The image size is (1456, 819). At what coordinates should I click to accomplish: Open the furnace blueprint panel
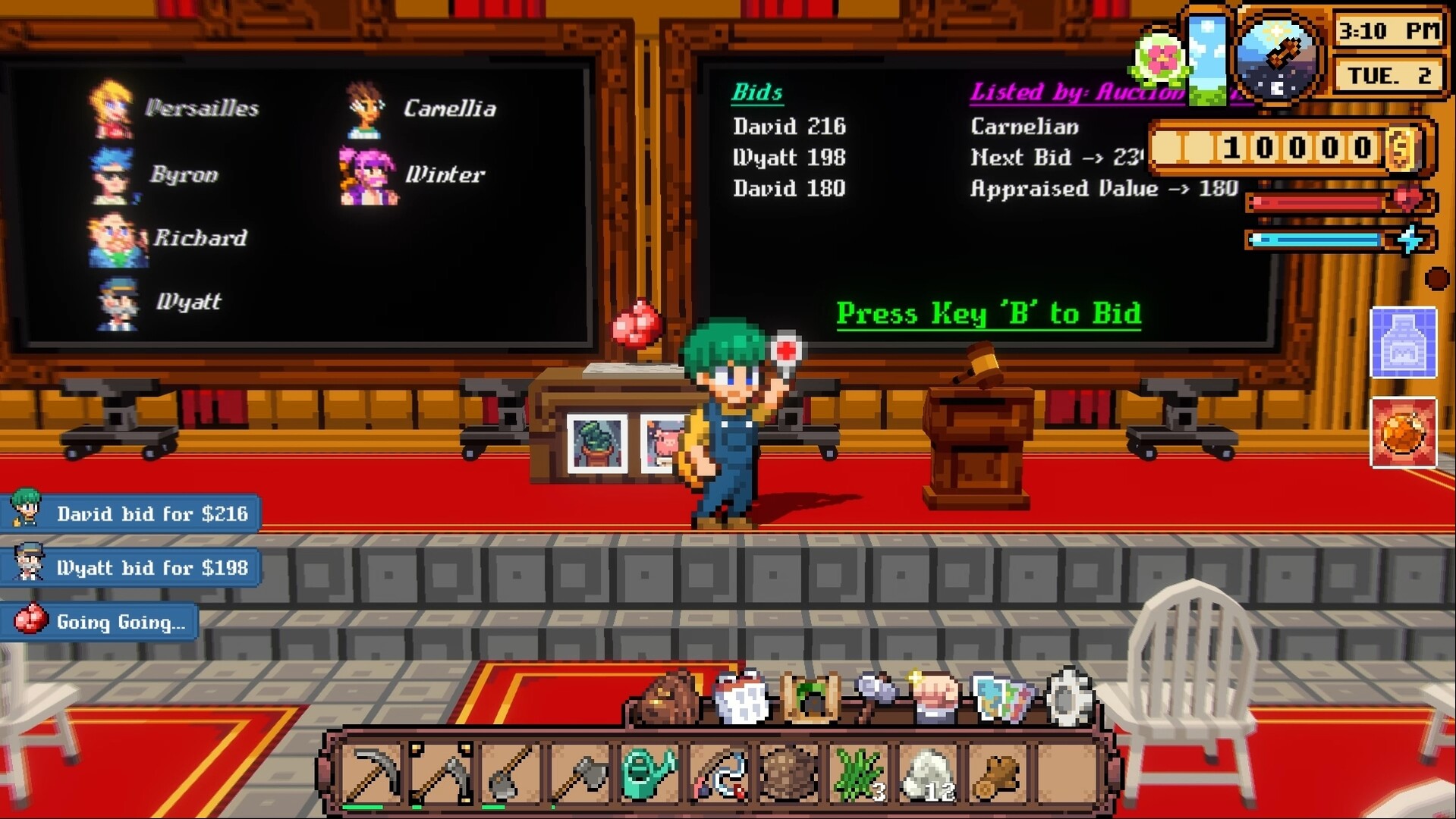pyautogui.click(x=1404, y=344)
